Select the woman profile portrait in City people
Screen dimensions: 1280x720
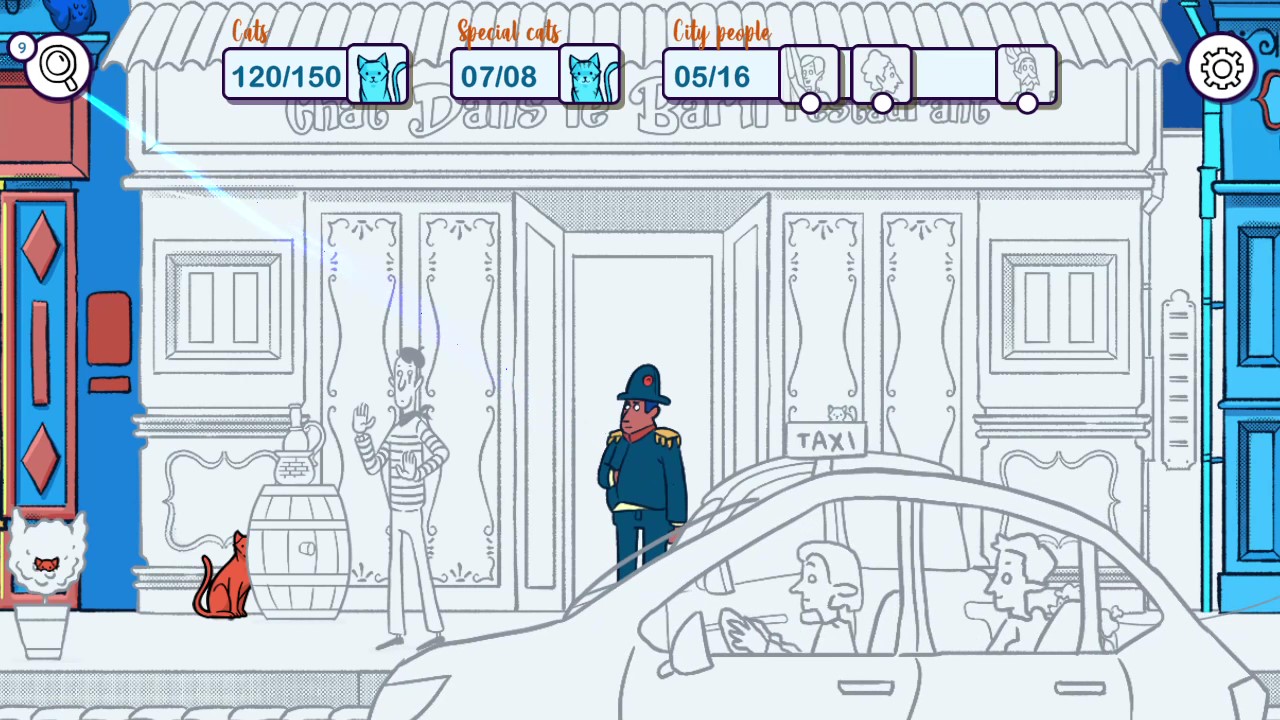882,73
